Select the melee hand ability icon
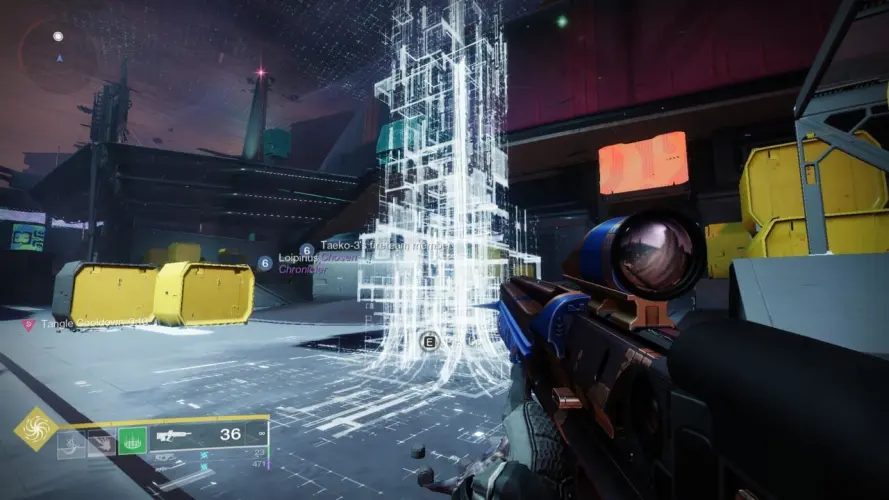Viewport: 889px width, 500px height. 101,441
